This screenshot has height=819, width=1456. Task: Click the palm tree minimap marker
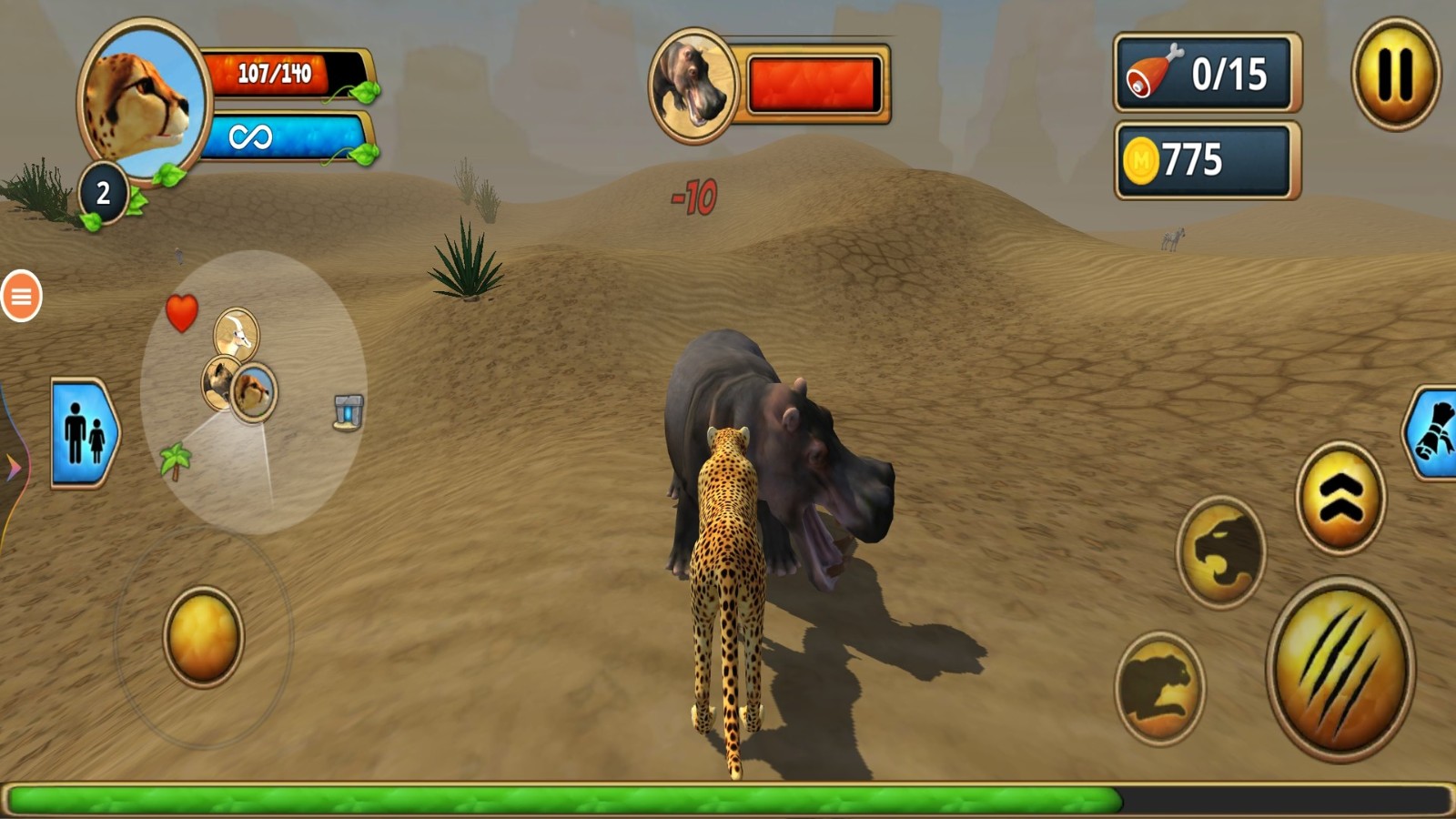tap(175, 460)
